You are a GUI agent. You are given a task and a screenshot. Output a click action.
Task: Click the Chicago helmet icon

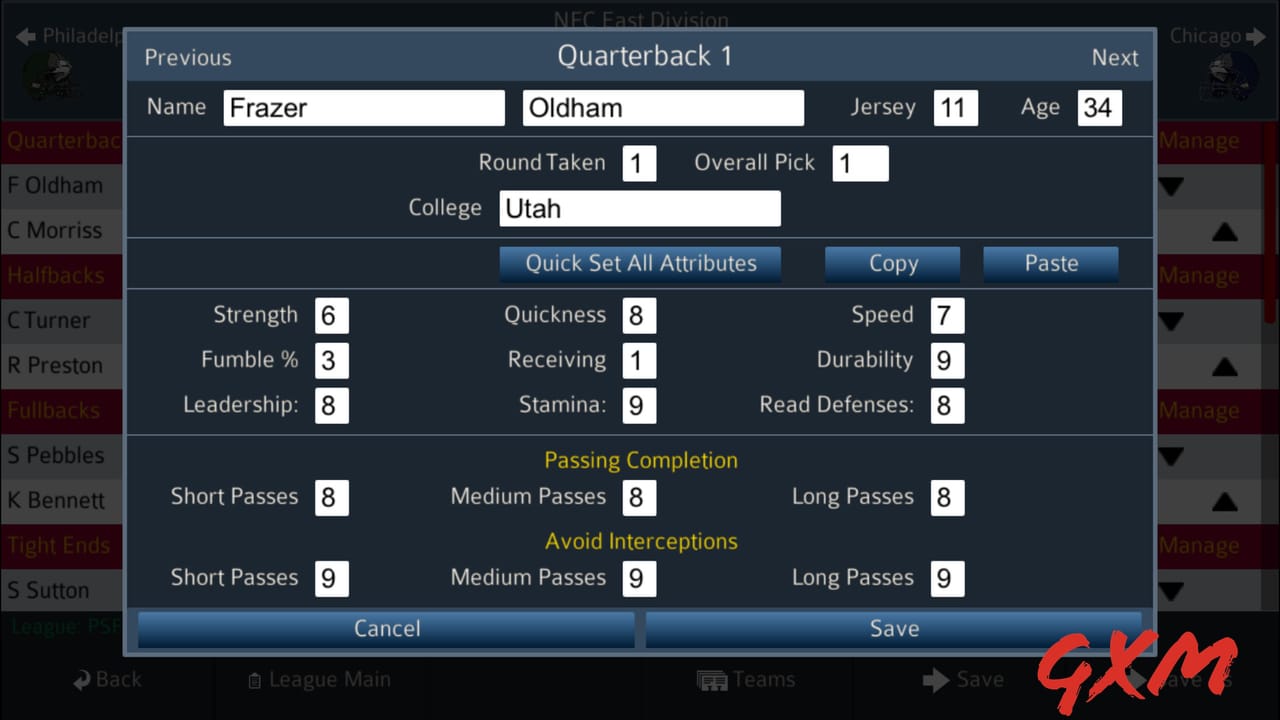(x=1228, y=77)
